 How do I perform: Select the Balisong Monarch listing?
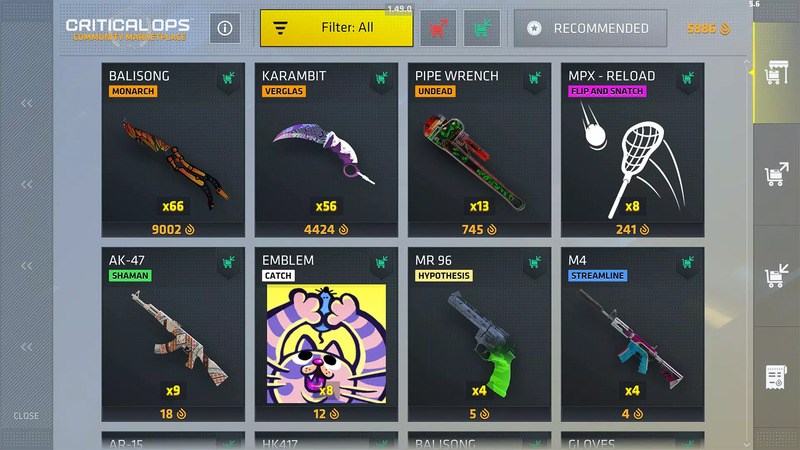(172, 150)
